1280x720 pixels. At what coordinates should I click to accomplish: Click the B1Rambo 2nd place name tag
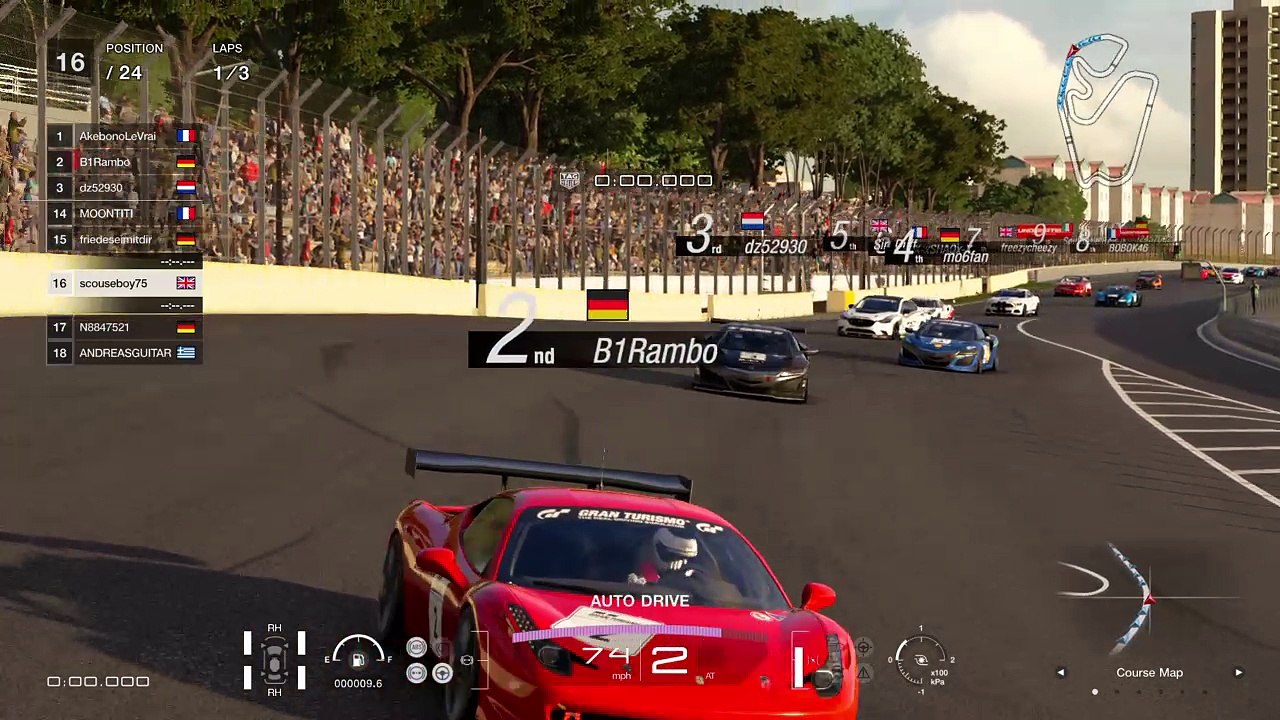point(594,349)
